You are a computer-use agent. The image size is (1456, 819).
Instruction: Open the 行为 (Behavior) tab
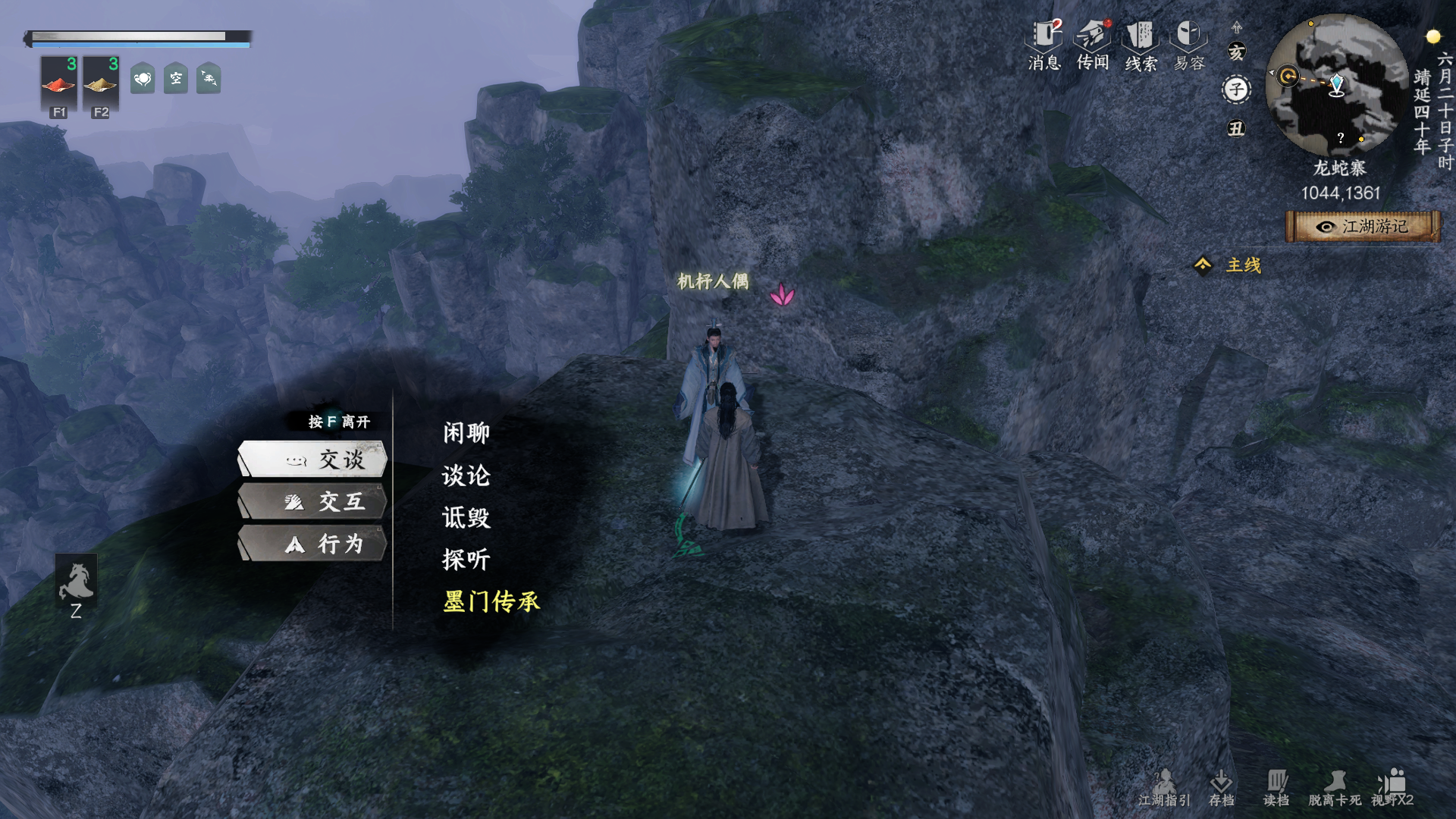(313, 544)
